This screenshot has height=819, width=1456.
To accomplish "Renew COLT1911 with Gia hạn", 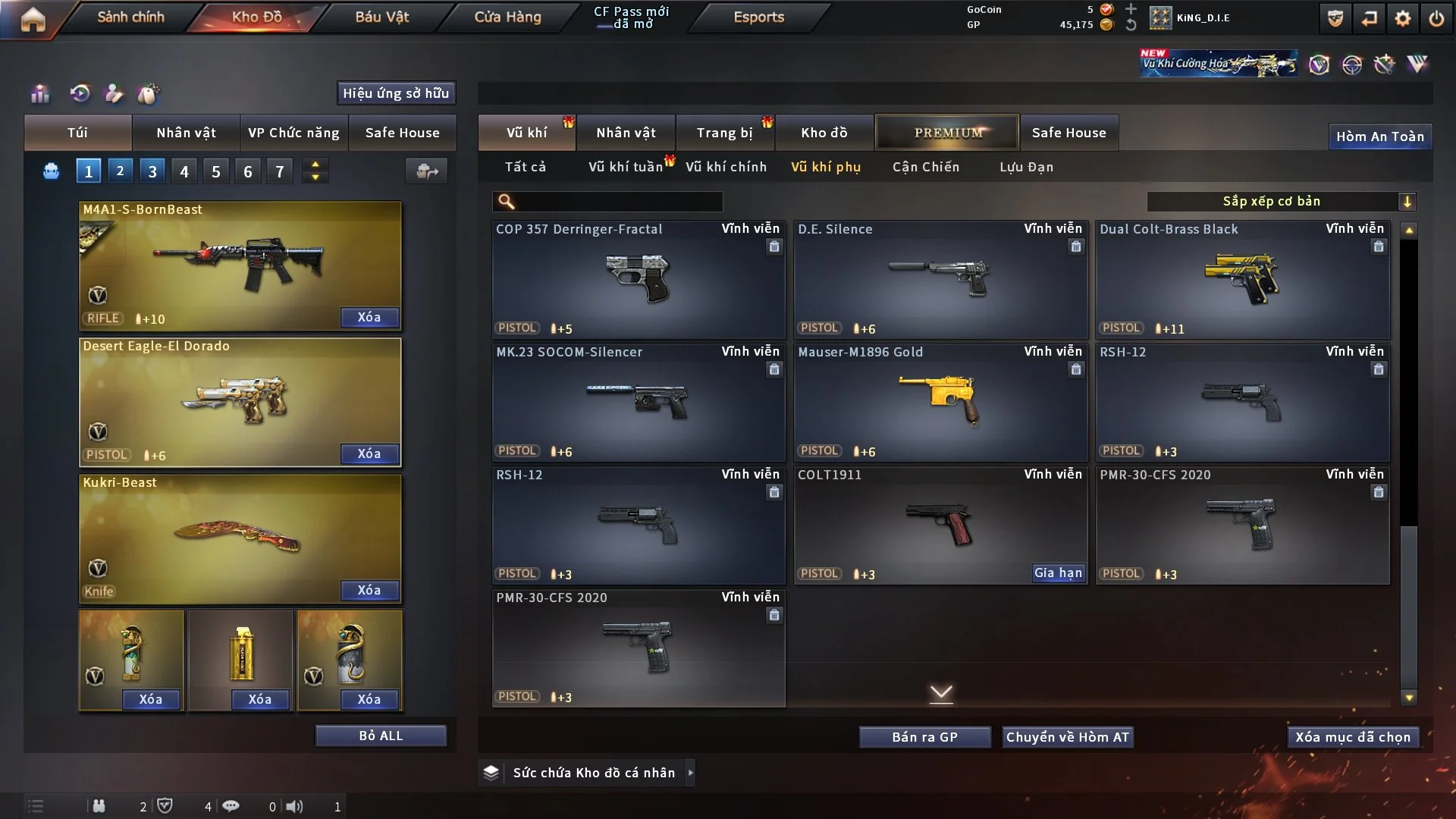I will (1058, 573).
